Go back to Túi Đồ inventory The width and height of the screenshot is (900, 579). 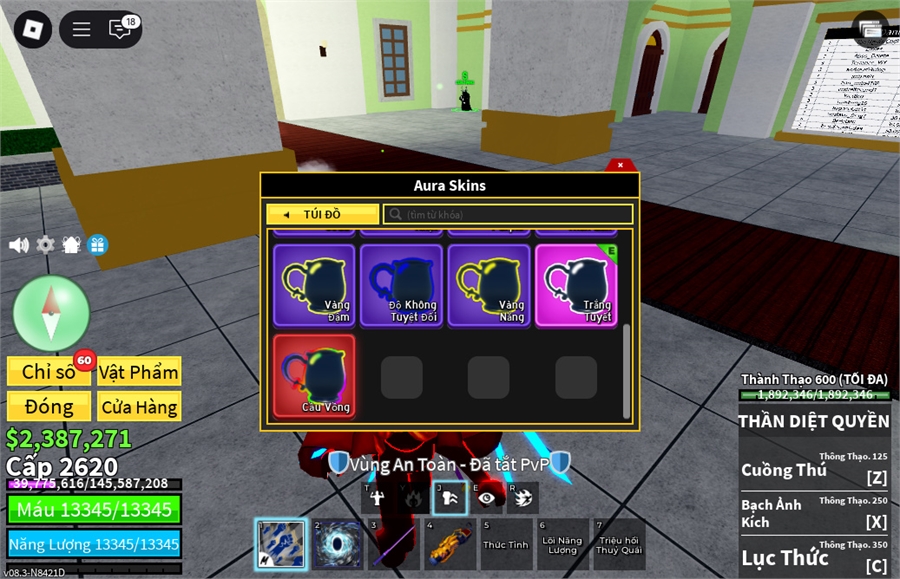(322, 214)
